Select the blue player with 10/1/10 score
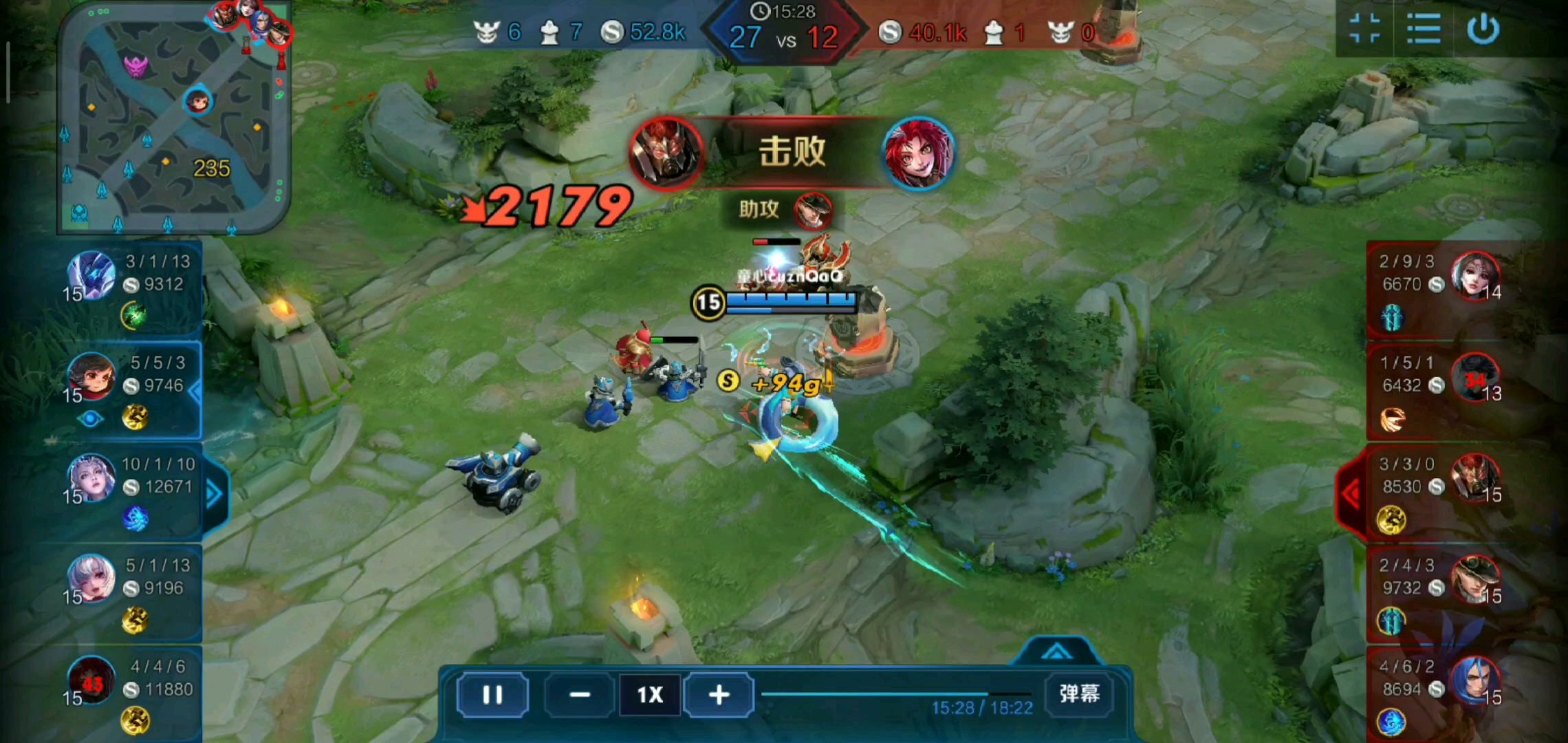 [x=91, y=477]
